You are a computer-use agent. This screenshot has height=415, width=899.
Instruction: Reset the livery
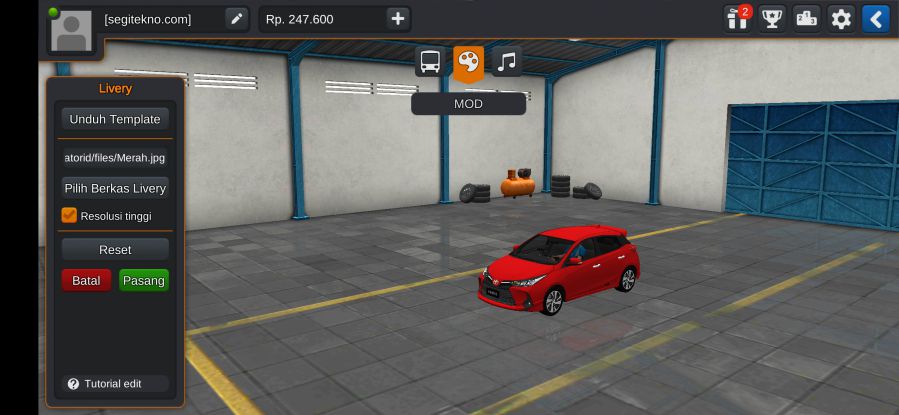point(114,250)
